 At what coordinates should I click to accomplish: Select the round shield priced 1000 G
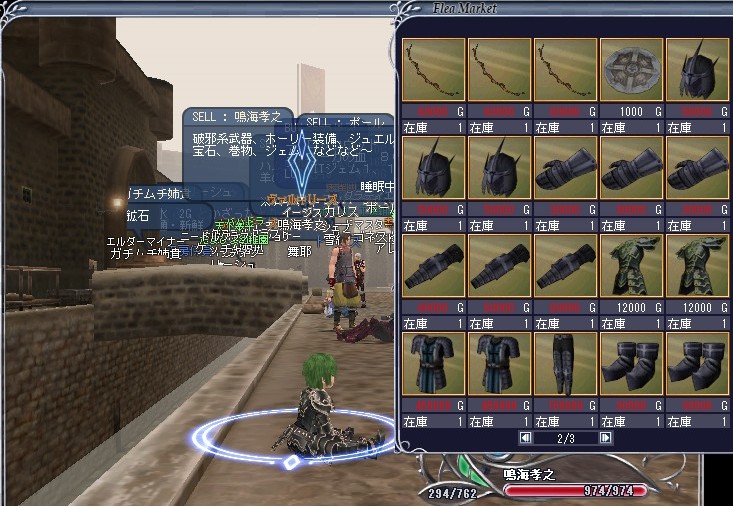coord(631,69)
